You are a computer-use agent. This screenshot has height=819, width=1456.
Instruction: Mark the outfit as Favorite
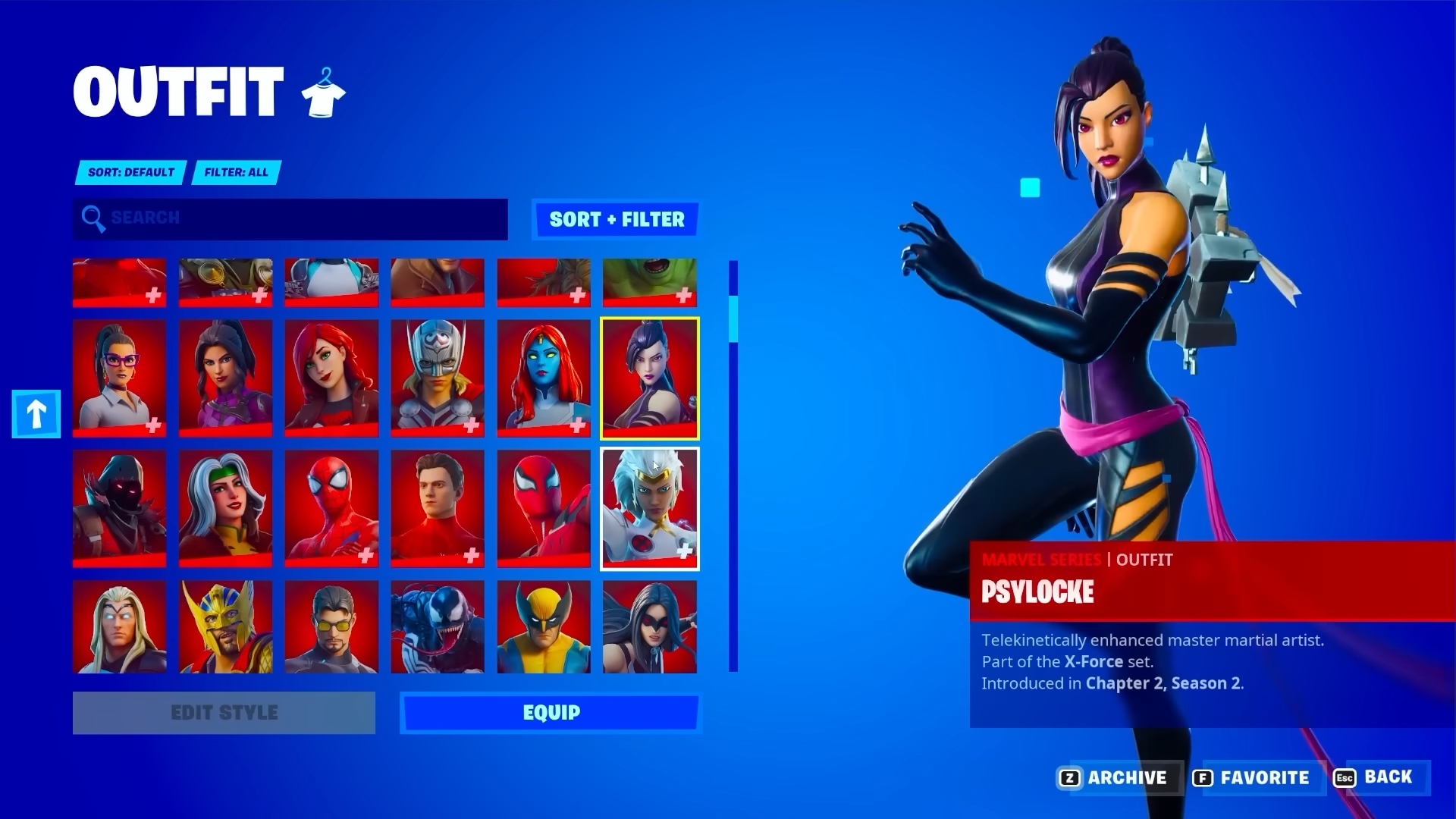[1255, 777]
